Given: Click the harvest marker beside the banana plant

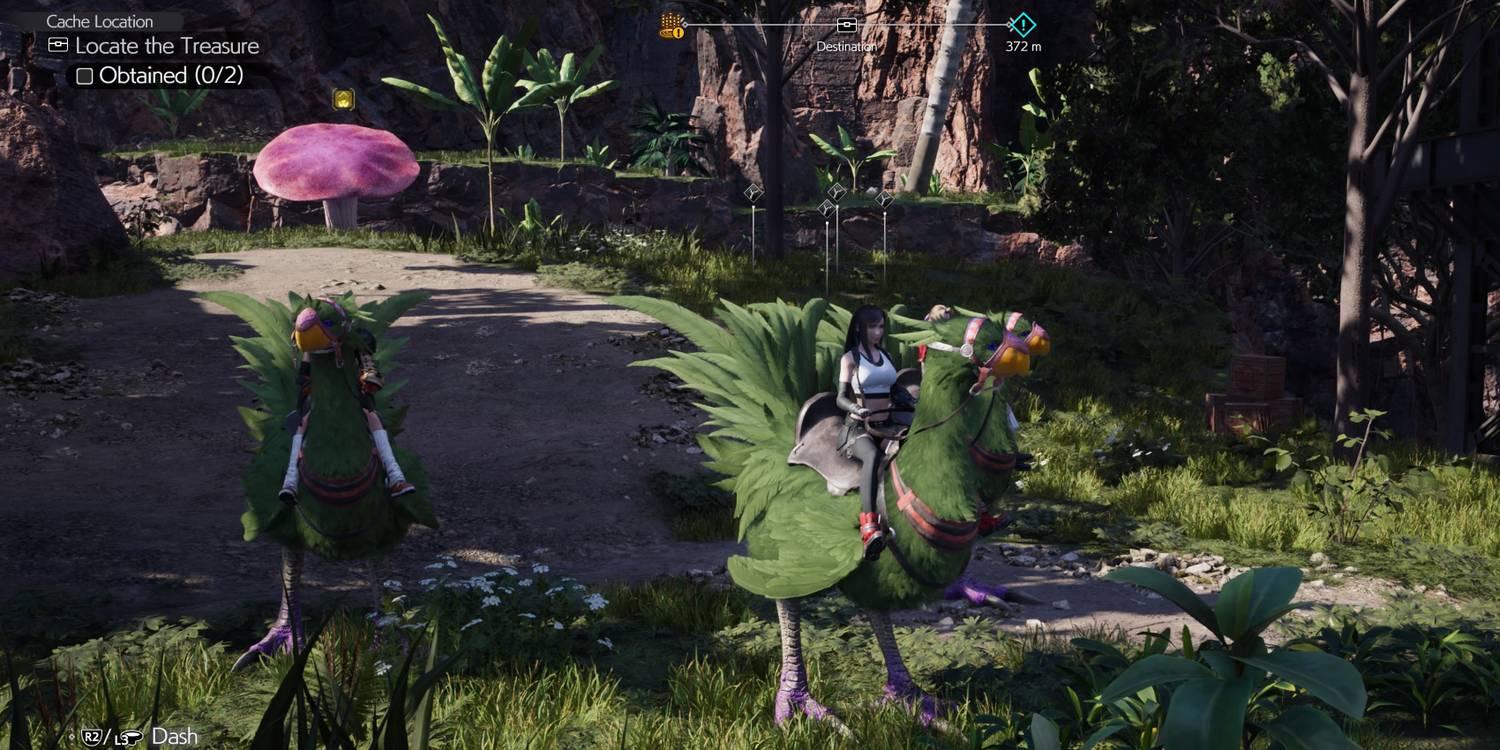Looking at the screenshot, I should coord(836,190).
